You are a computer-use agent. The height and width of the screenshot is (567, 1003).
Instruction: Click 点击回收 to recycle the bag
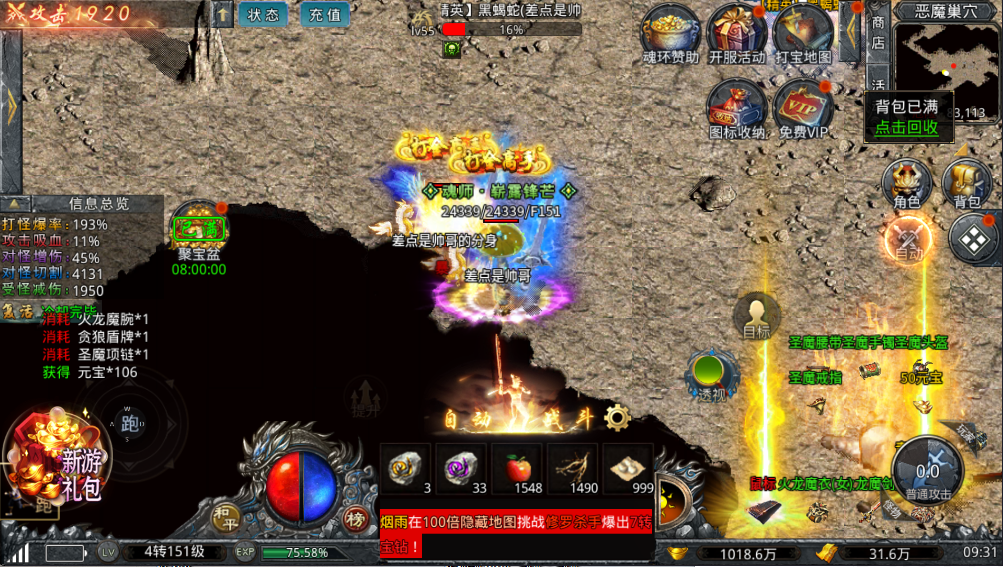(906, 127)
